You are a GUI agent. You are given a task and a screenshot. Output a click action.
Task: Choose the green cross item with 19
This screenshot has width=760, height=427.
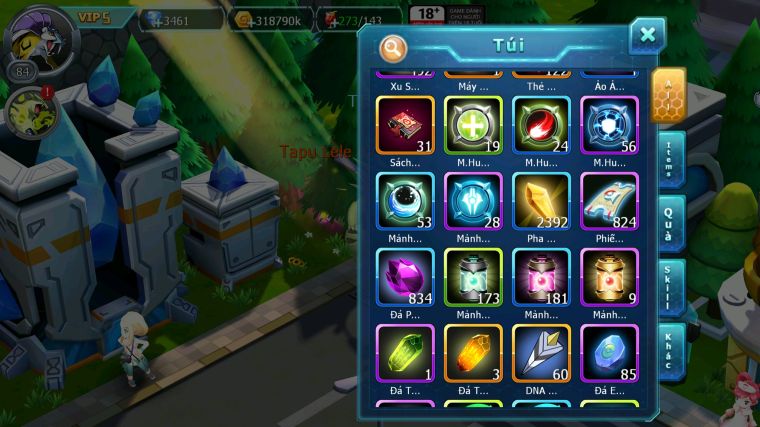(473, 125)
